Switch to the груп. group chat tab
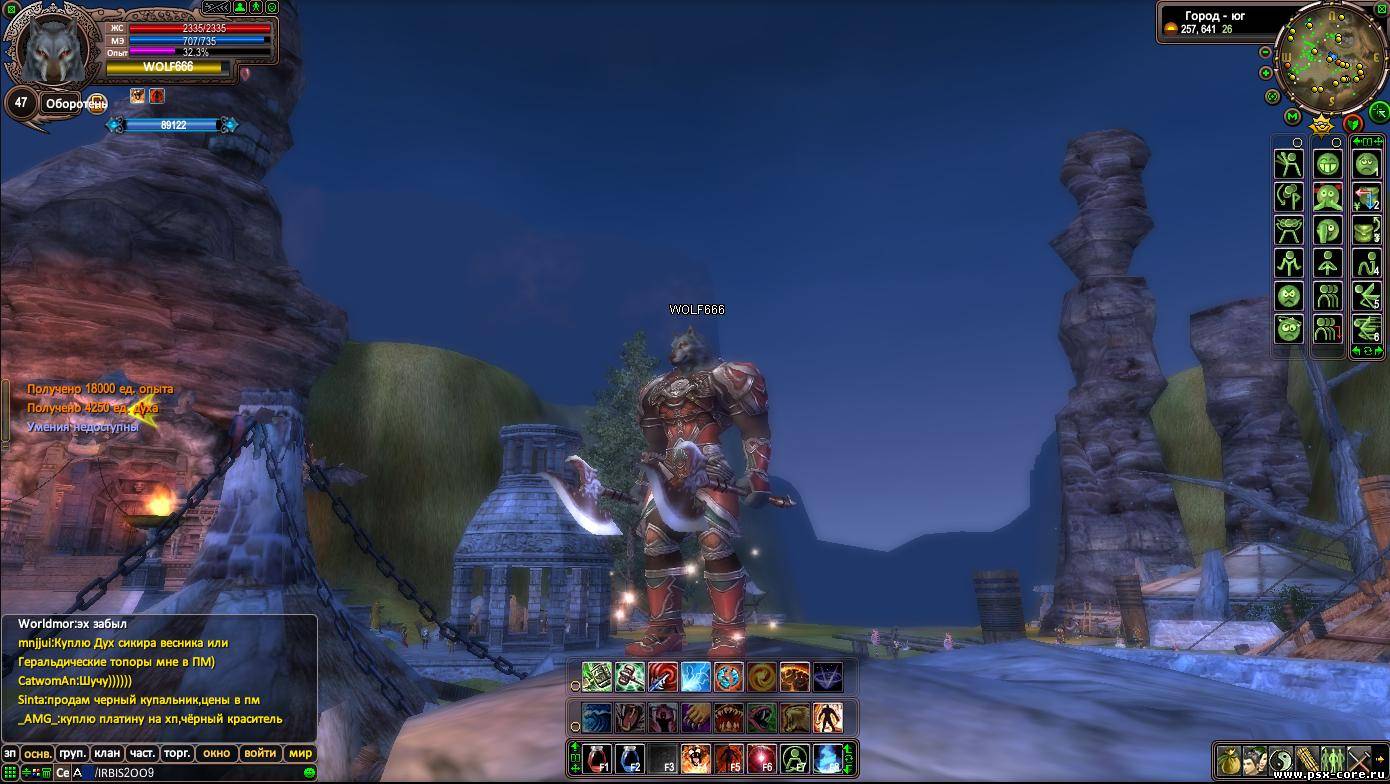 click(72, 753)
